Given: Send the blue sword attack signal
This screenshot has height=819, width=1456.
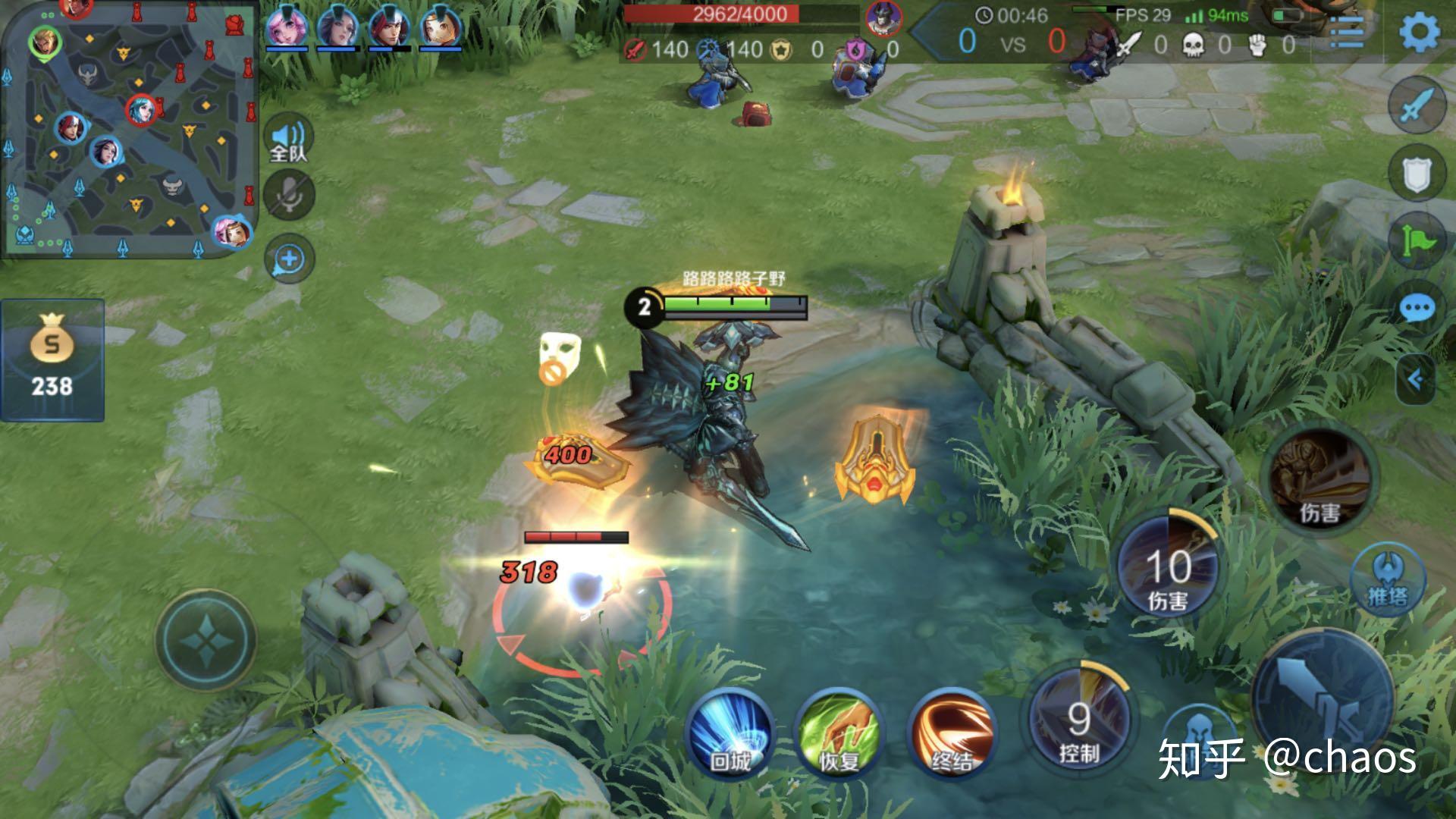Looking at the screenshot, I should 1417,105.
